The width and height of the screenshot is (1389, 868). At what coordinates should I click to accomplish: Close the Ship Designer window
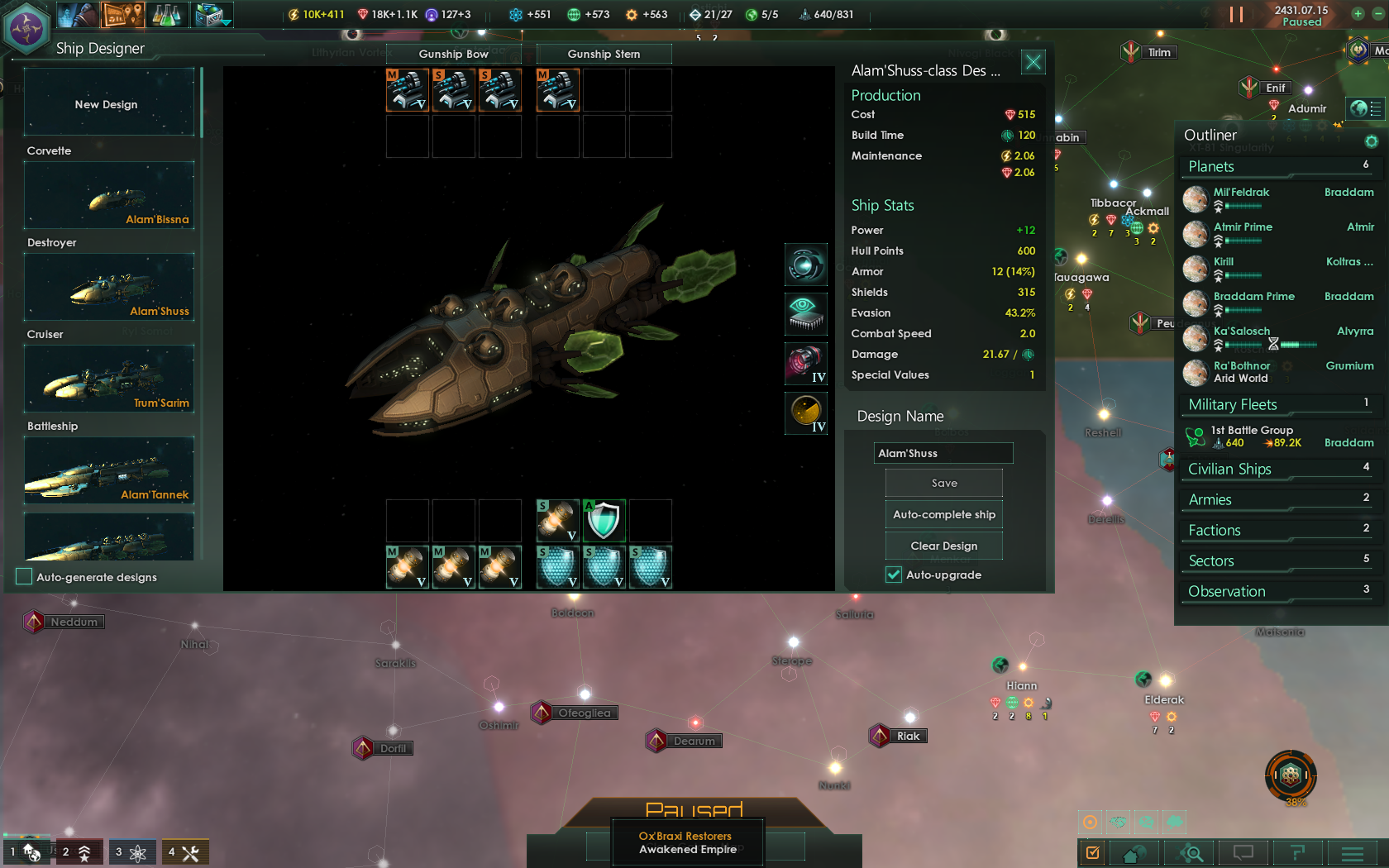[1033, 62]
